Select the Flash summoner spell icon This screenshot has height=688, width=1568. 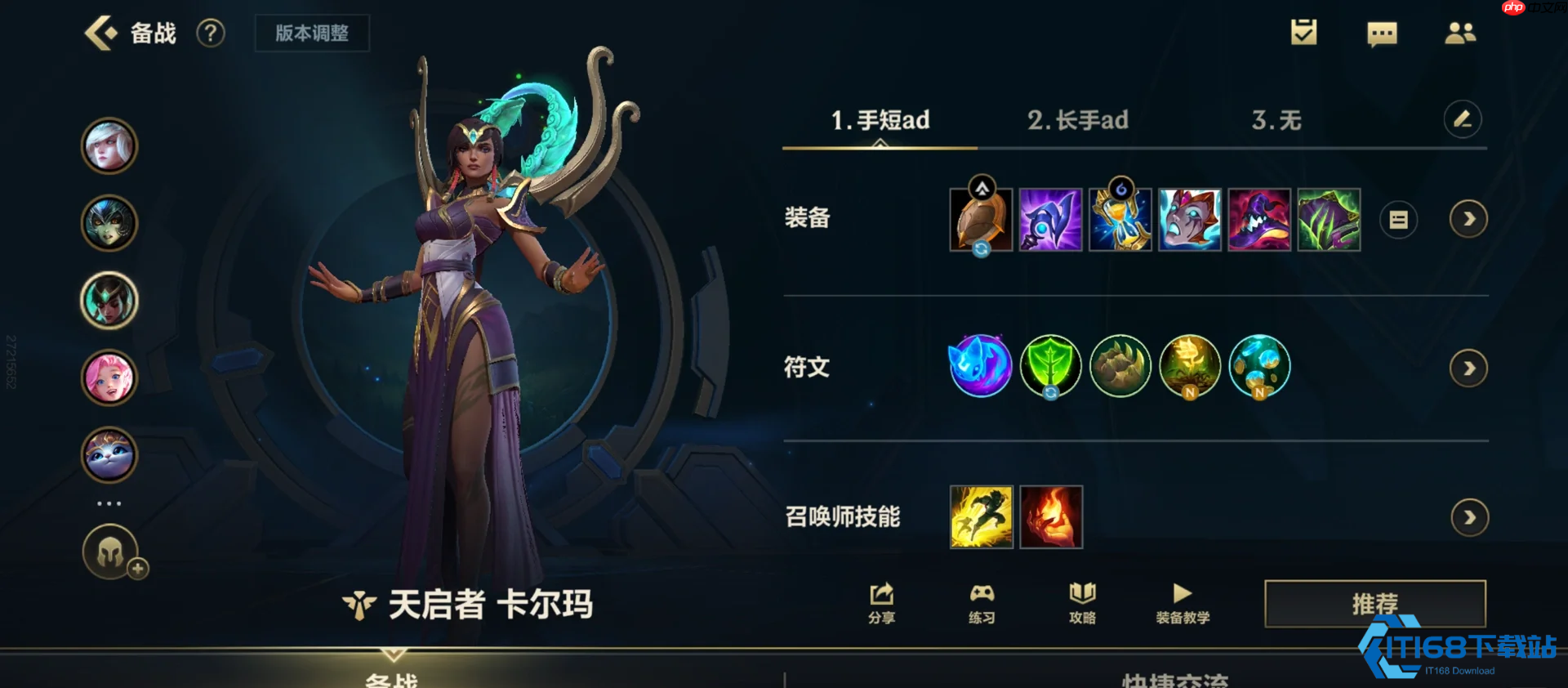980,516
